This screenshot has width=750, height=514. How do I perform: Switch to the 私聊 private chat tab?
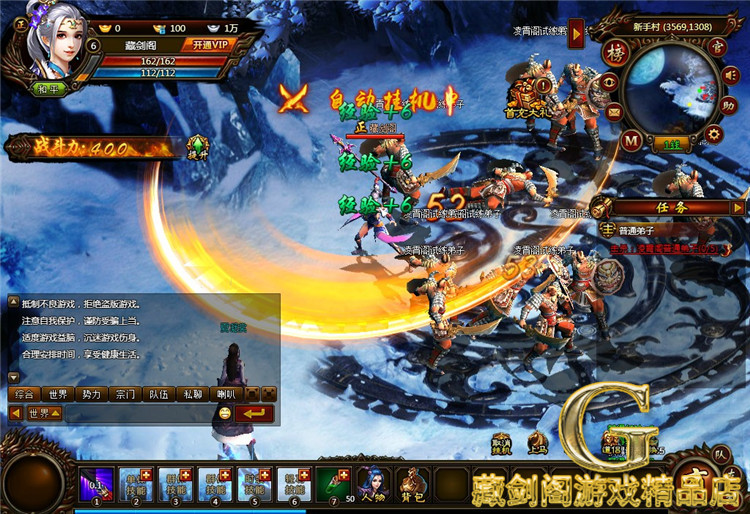click(192, 394)
